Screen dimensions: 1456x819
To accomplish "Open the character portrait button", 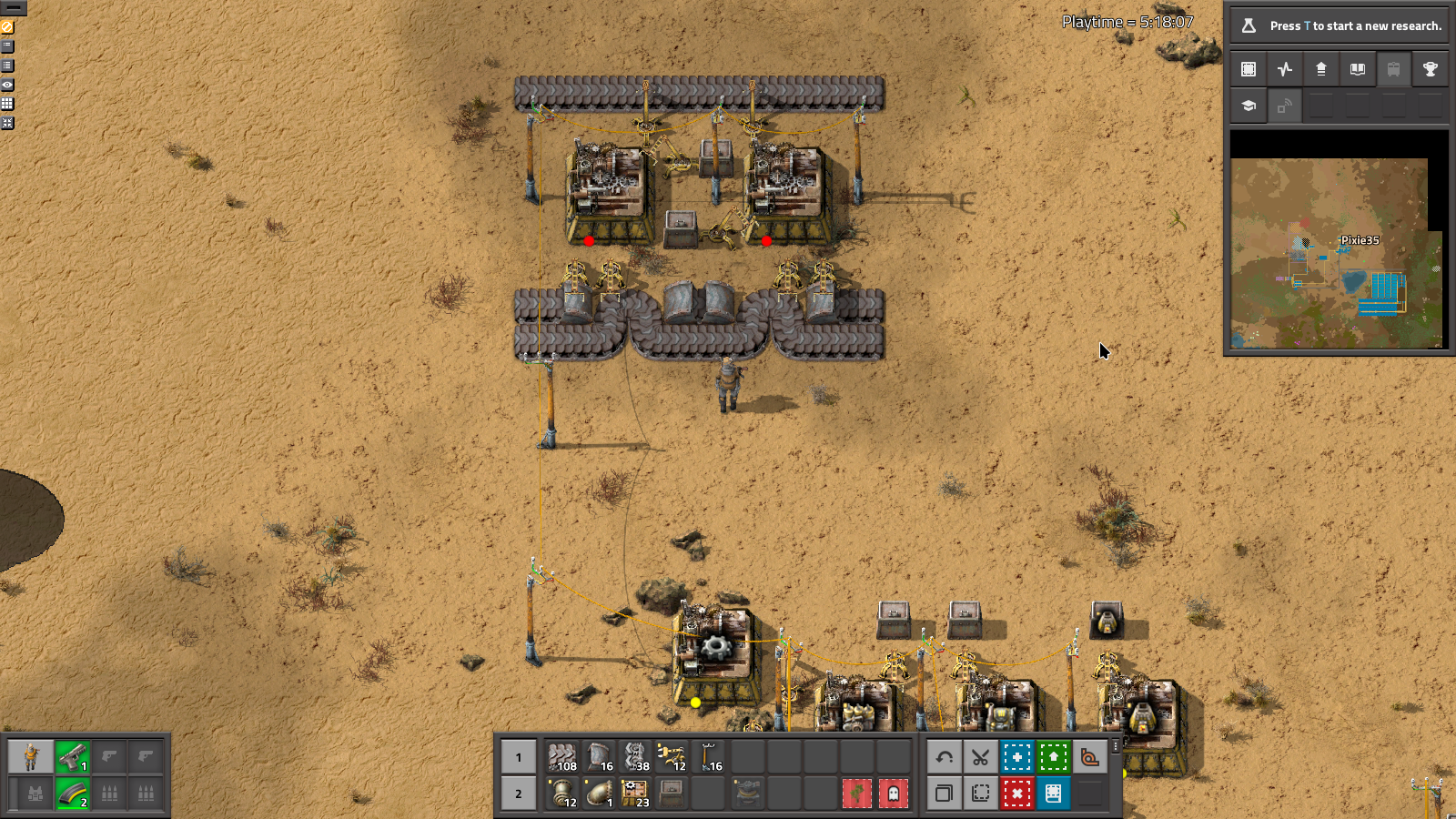I will pos(31,757).
